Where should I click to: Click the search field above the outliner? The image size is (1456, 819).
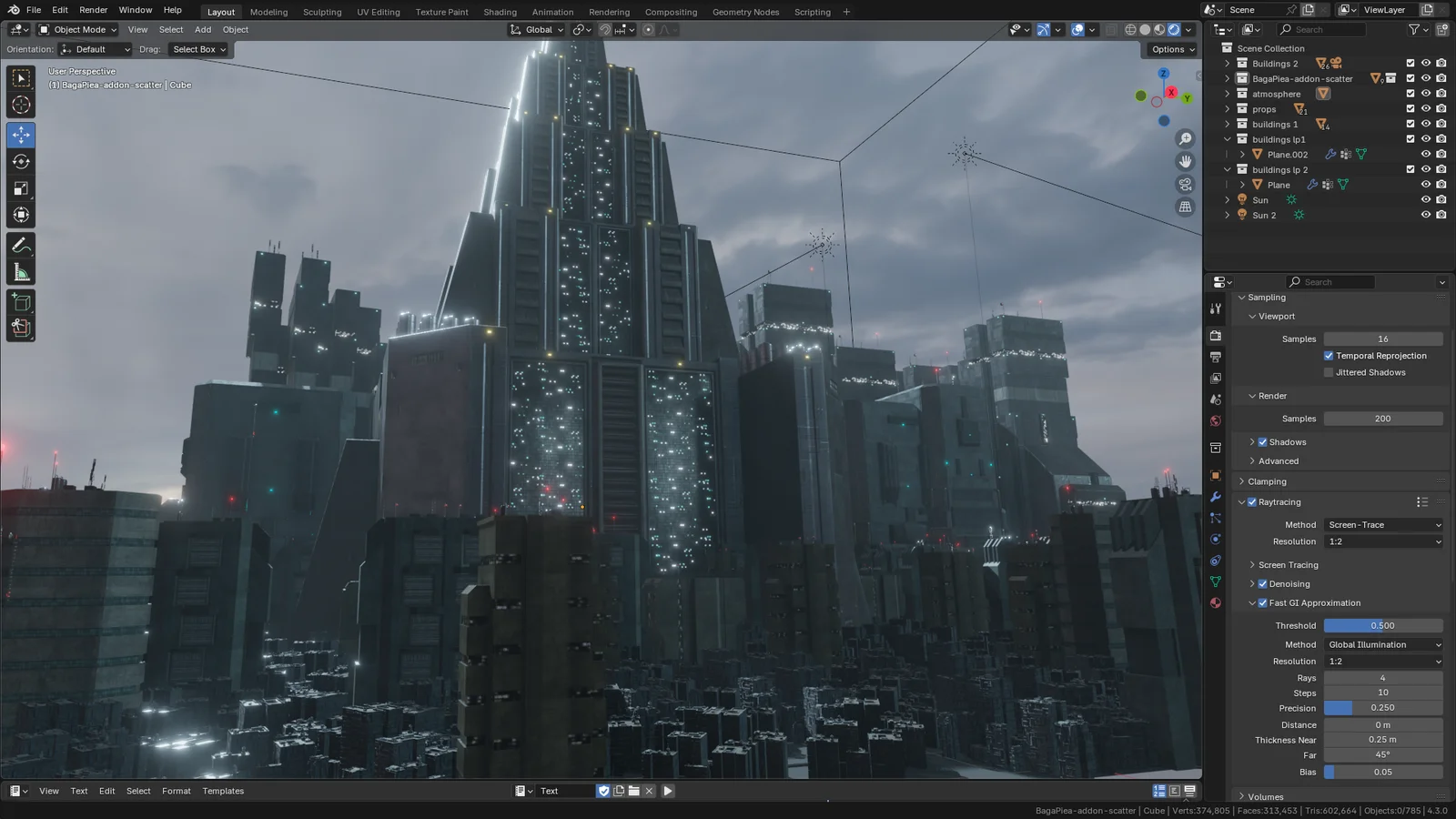point(1320,29)
